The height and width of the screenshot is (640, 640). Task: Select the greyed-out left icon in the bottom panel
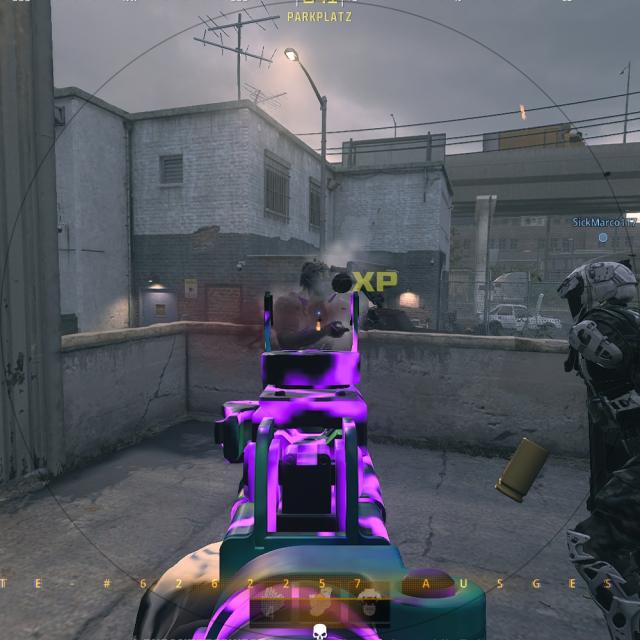point(272,604)
